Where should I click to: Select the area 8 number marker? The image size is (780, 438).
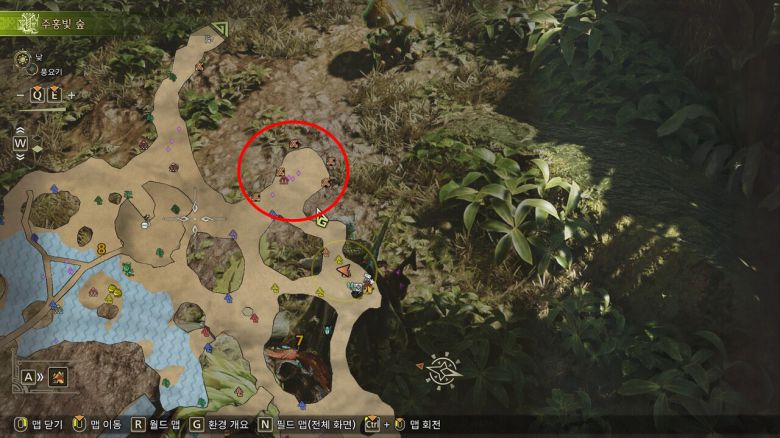[x=101, y=247]
